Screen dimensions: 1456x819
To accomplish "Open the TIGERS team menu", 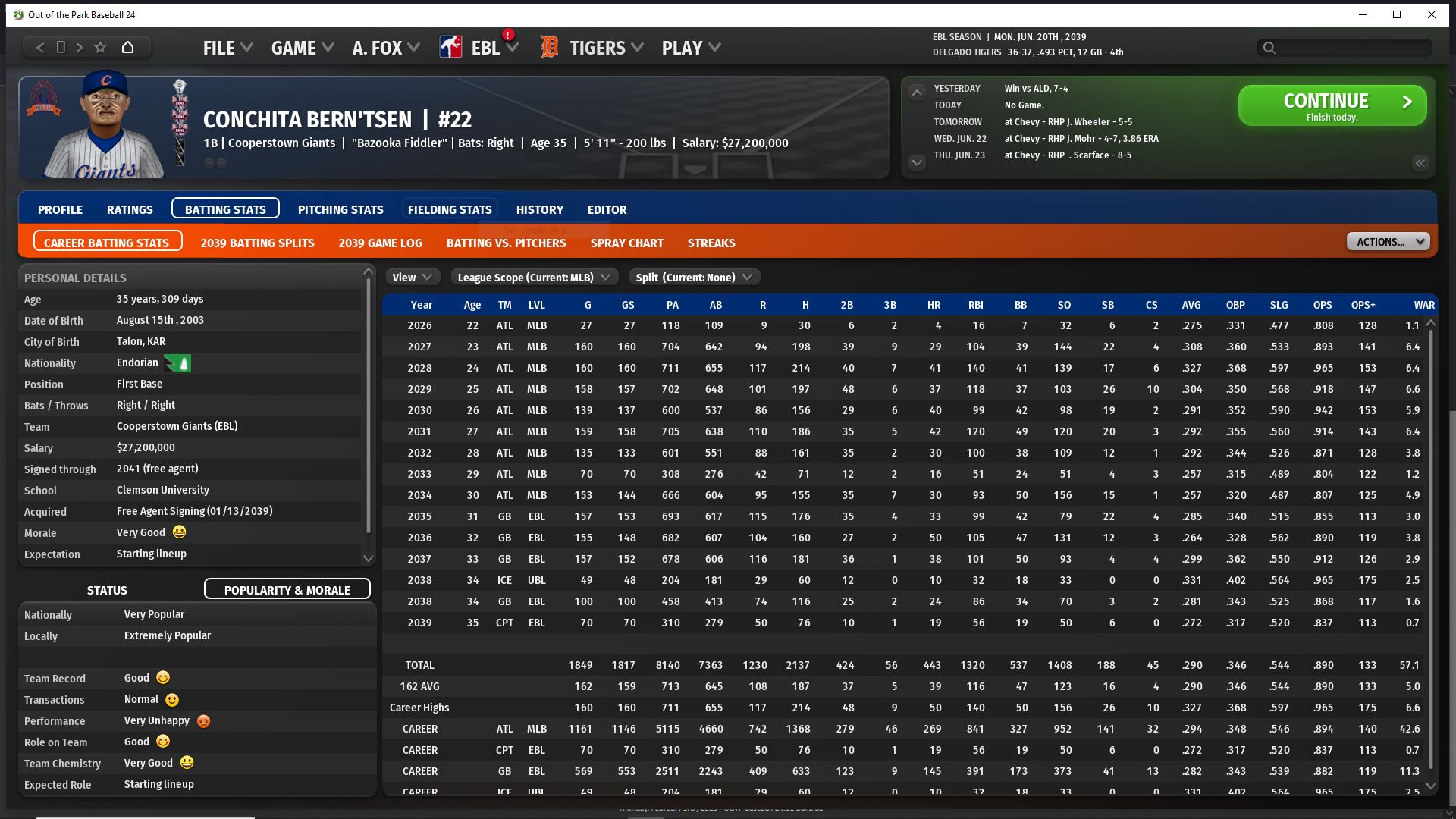I will point(606,48).
